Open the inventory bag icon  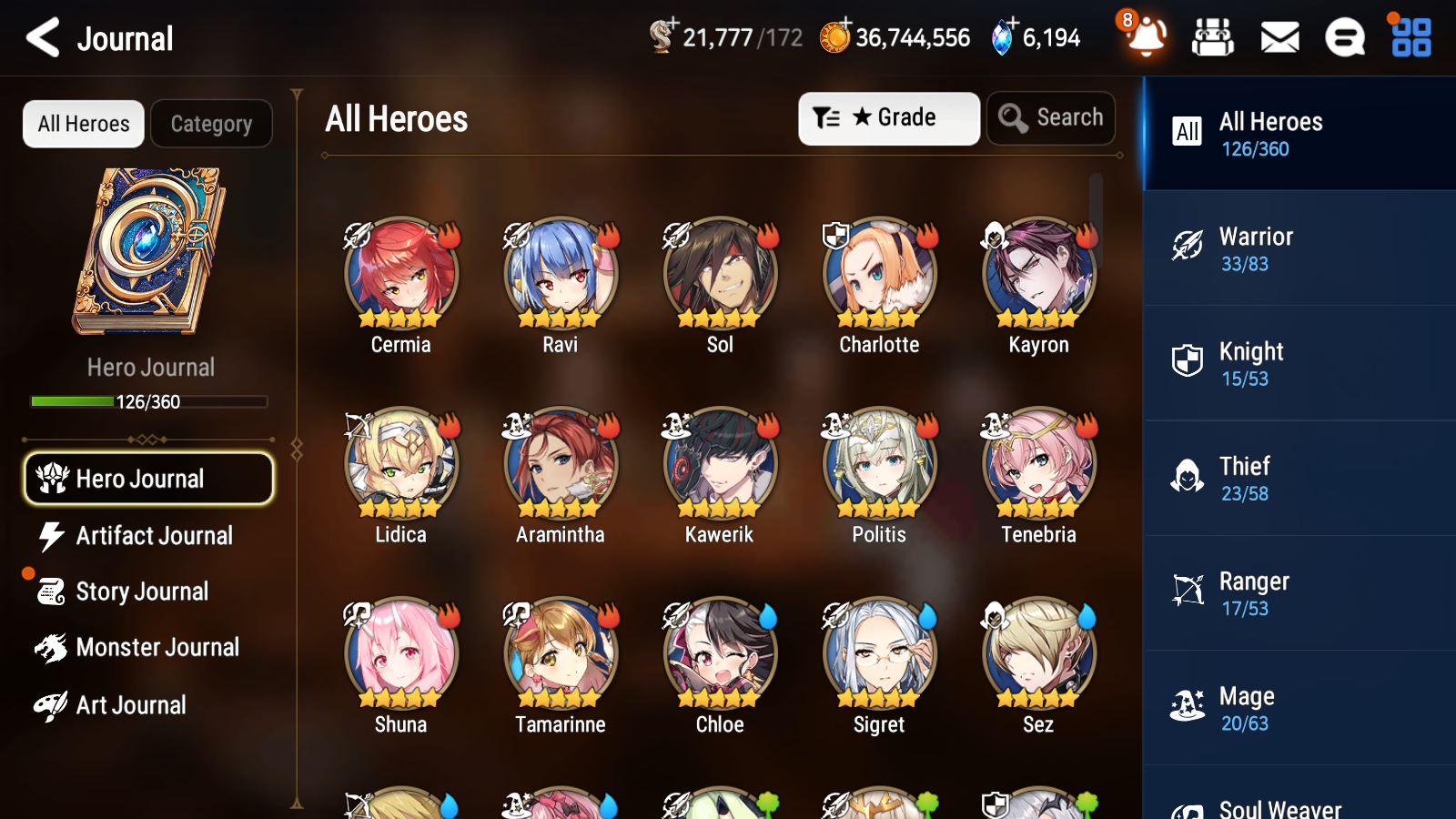pos(1214,37)
